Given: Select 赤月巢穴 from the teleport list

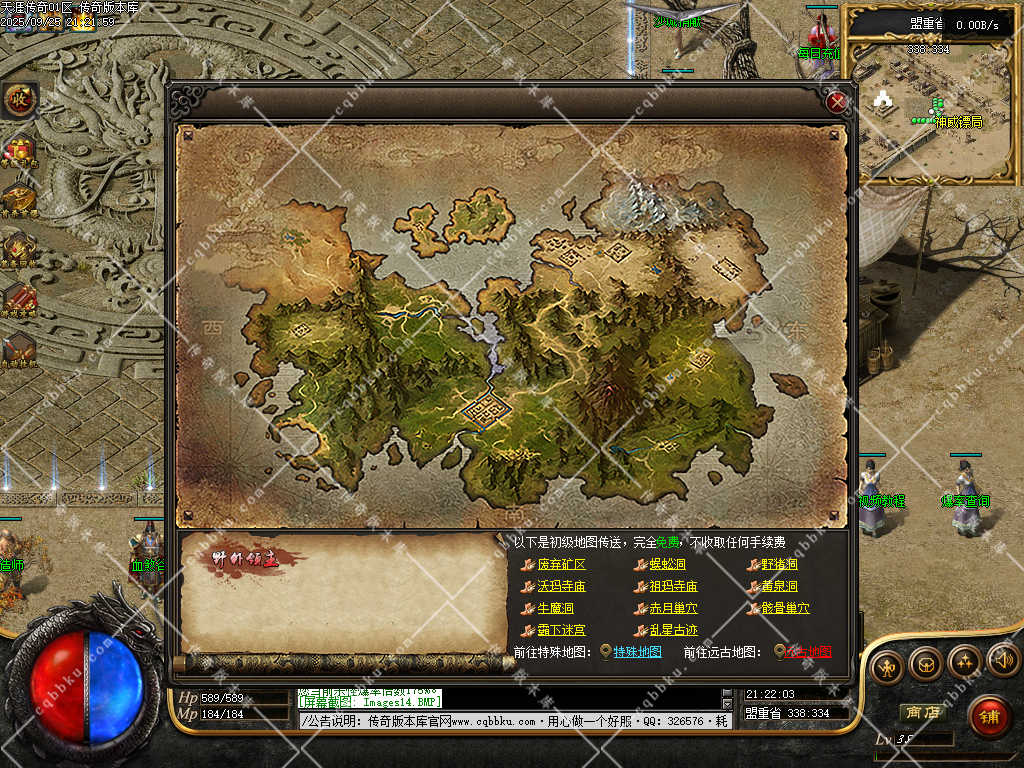Looking at the screenshot, I should coord(673,609).
